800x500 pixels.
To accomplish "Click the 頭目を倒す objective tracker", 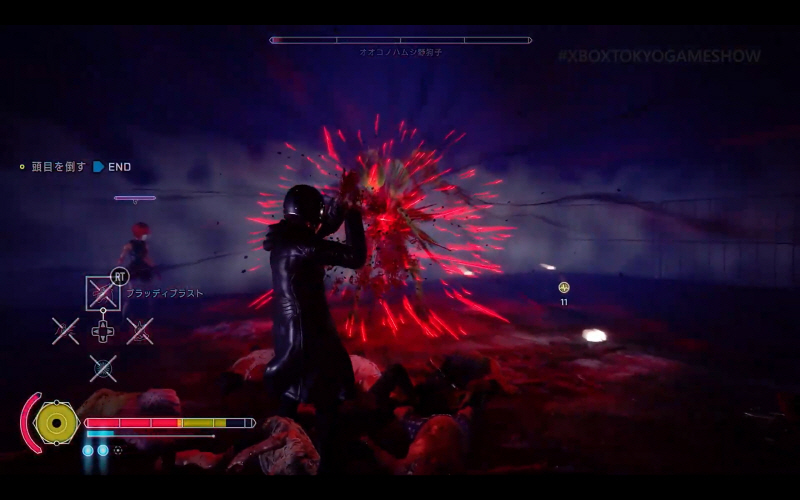I will pos(58,167).
